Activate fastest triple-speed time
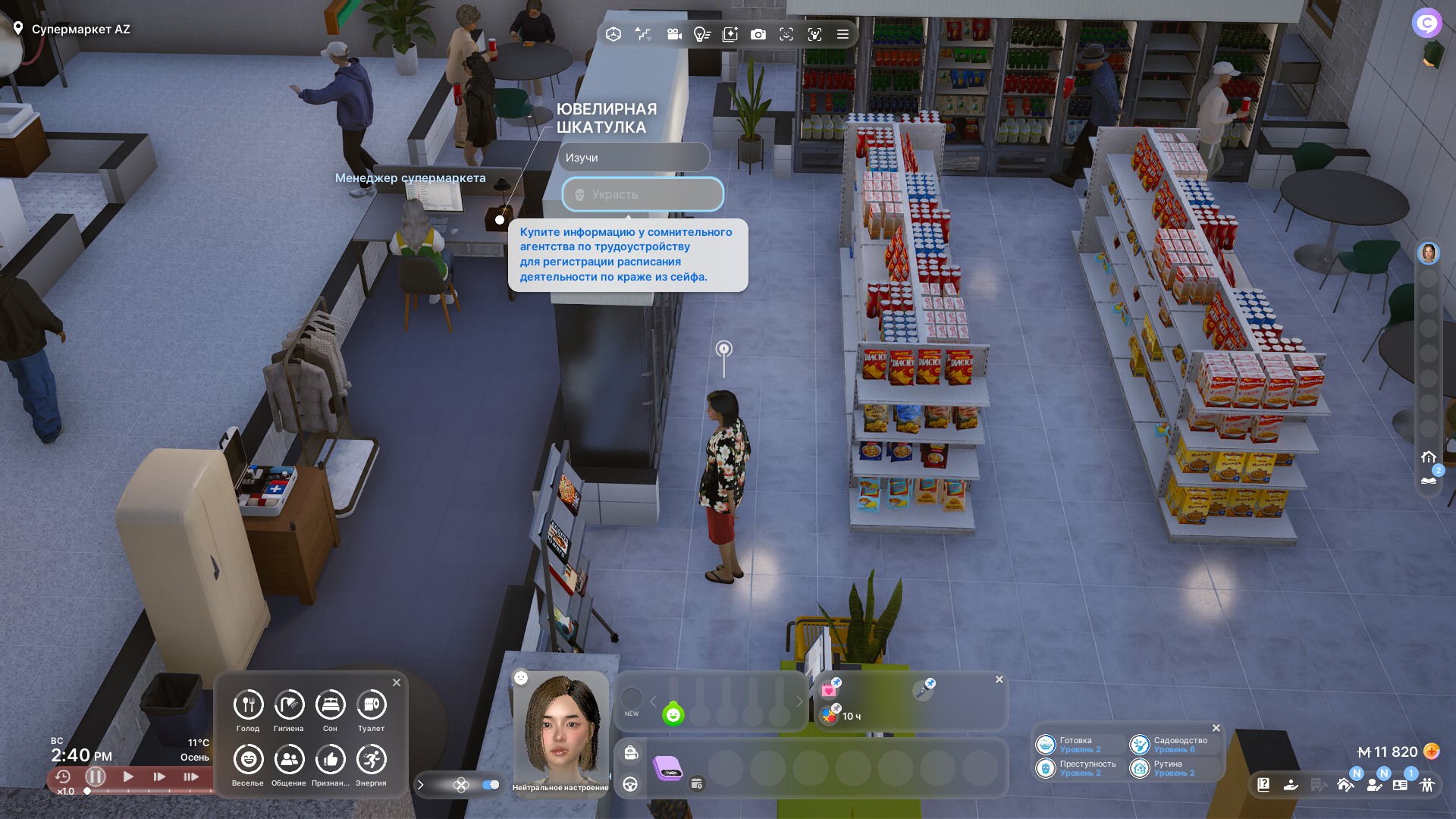 [x=190, y=777]
